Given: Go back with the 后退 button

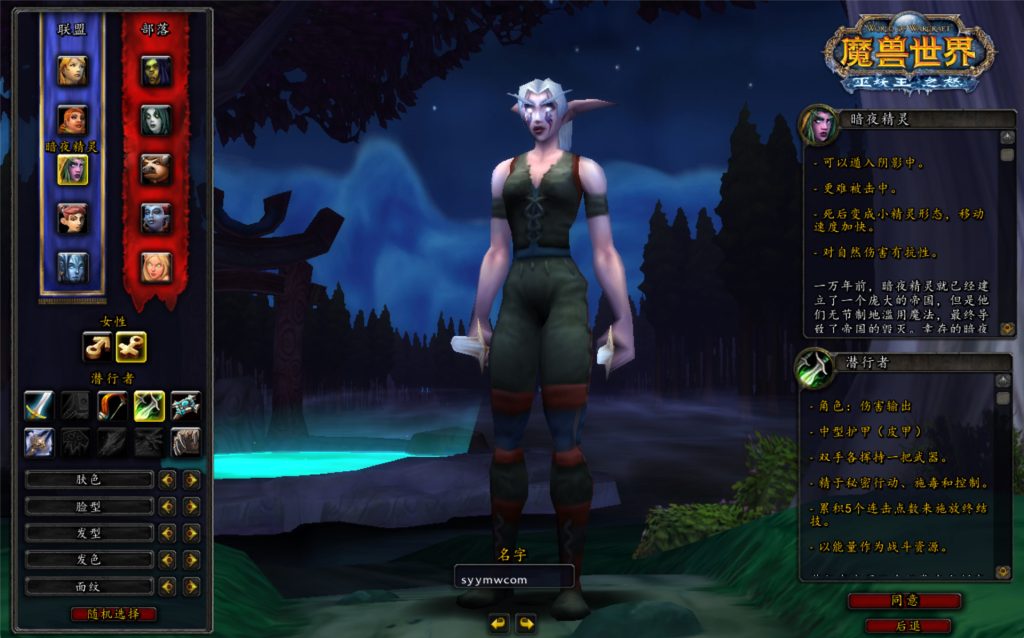Looking at the screenshot, I should [x=908, y=625].
